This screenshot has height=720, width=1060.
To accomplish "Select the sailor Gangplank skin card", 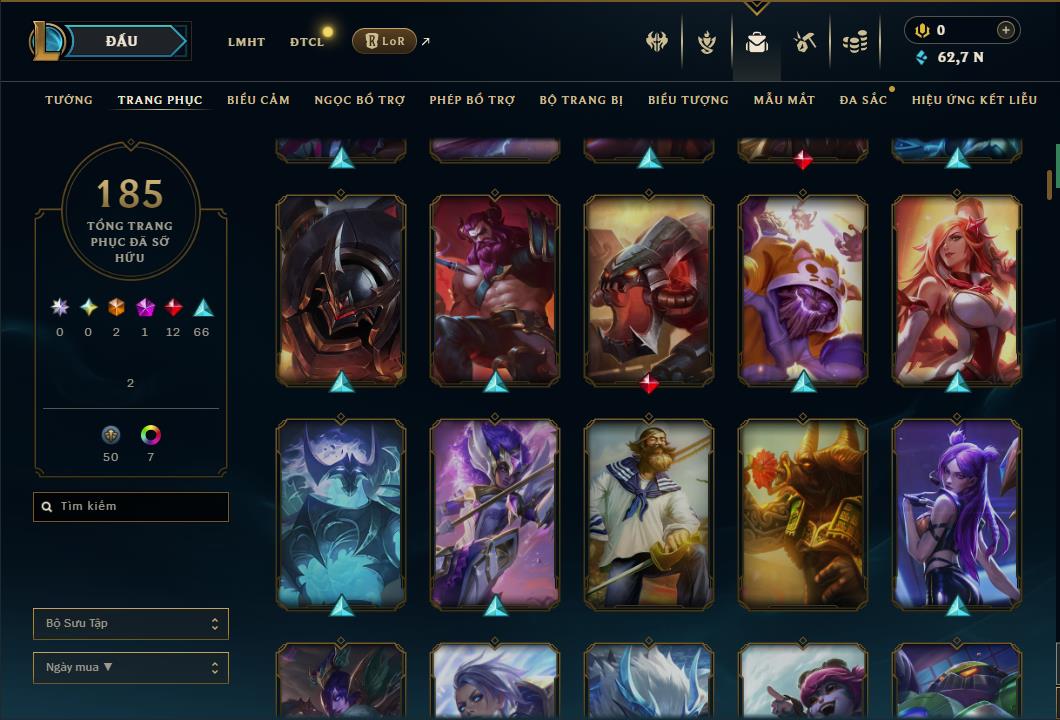I will click(x=649, y=513).
